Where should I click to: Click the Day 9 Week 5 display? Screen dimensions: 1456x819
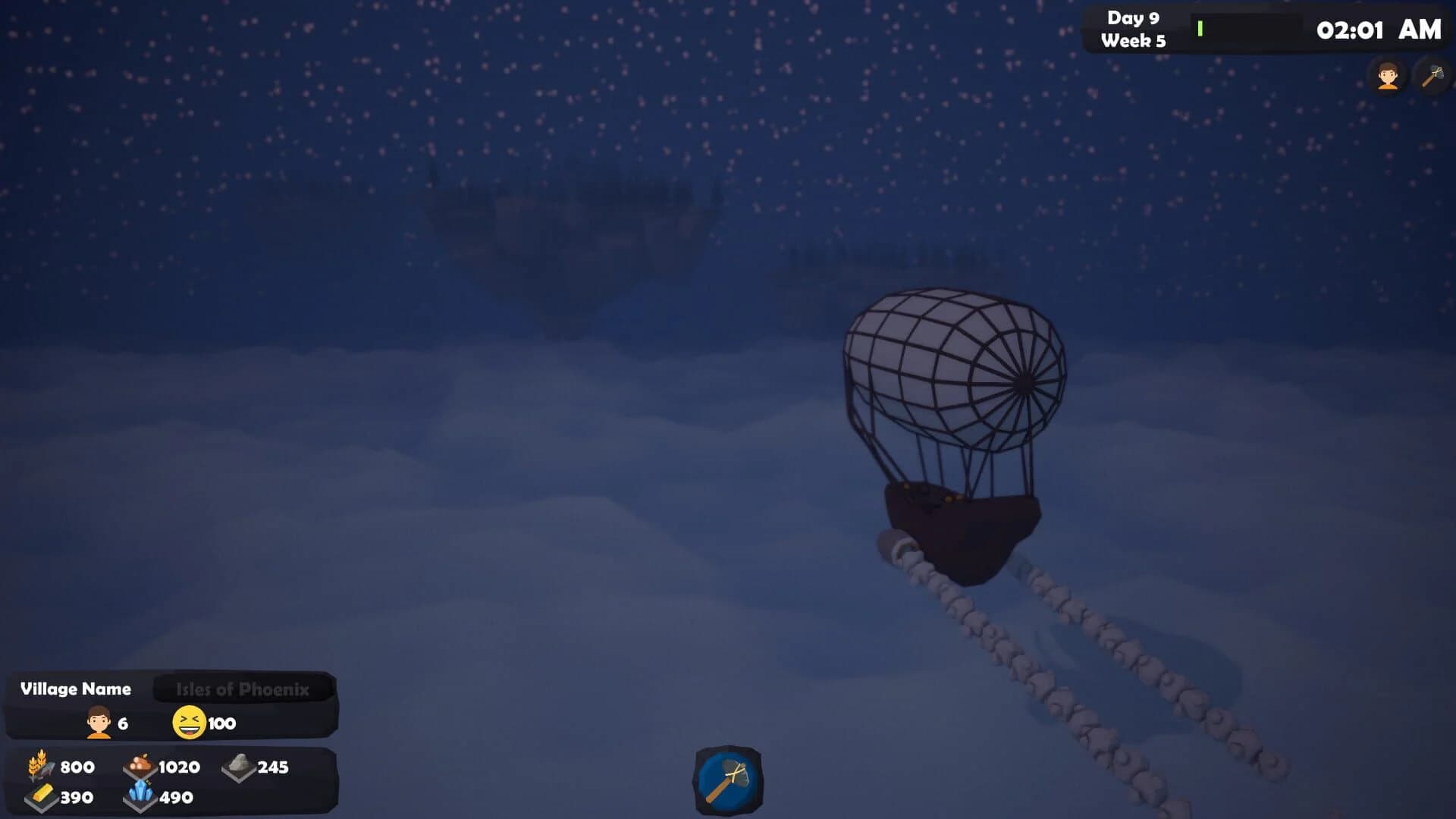[x=1134, y=29]
